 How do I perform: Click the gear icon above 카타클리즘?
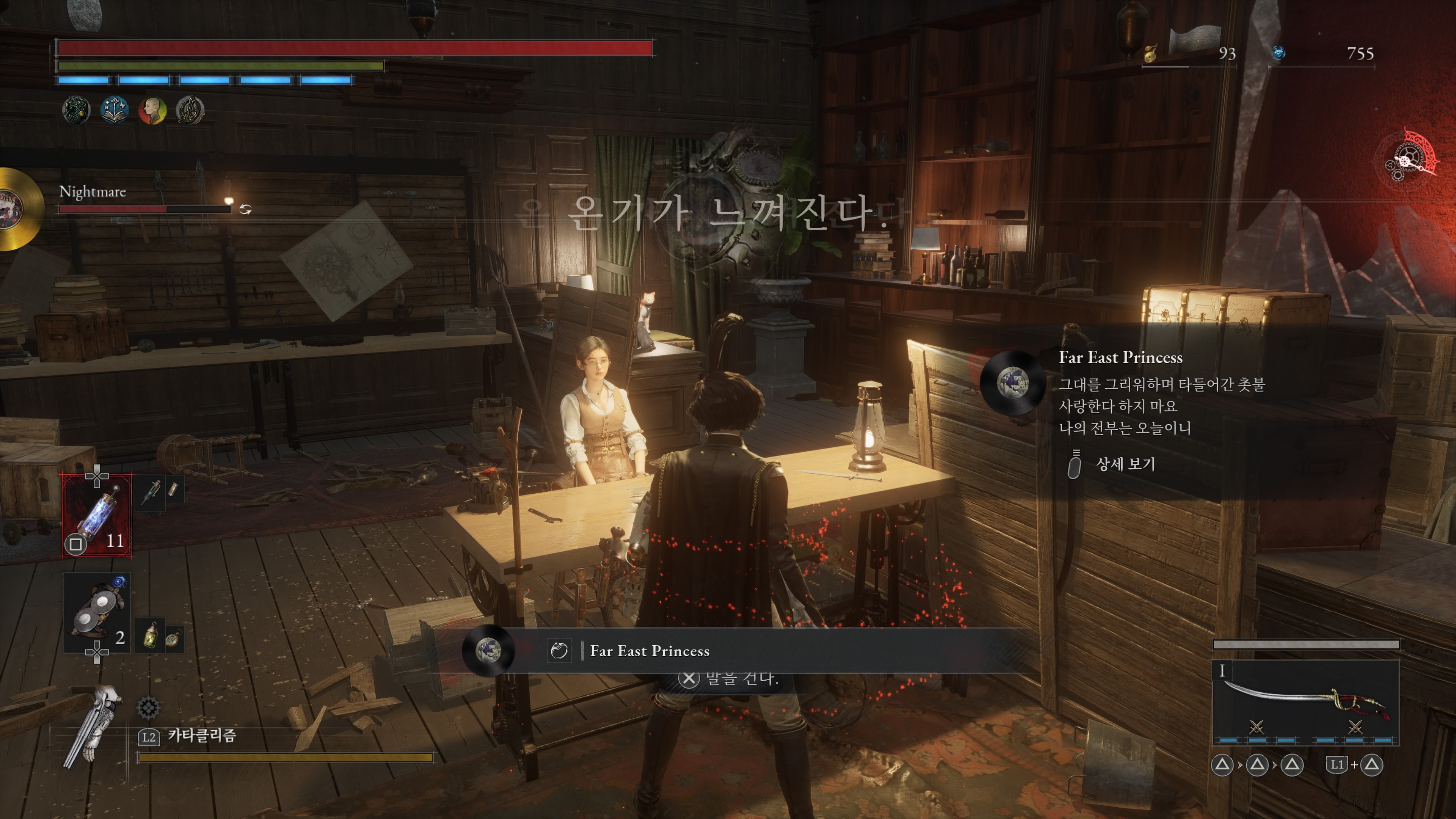148,707
